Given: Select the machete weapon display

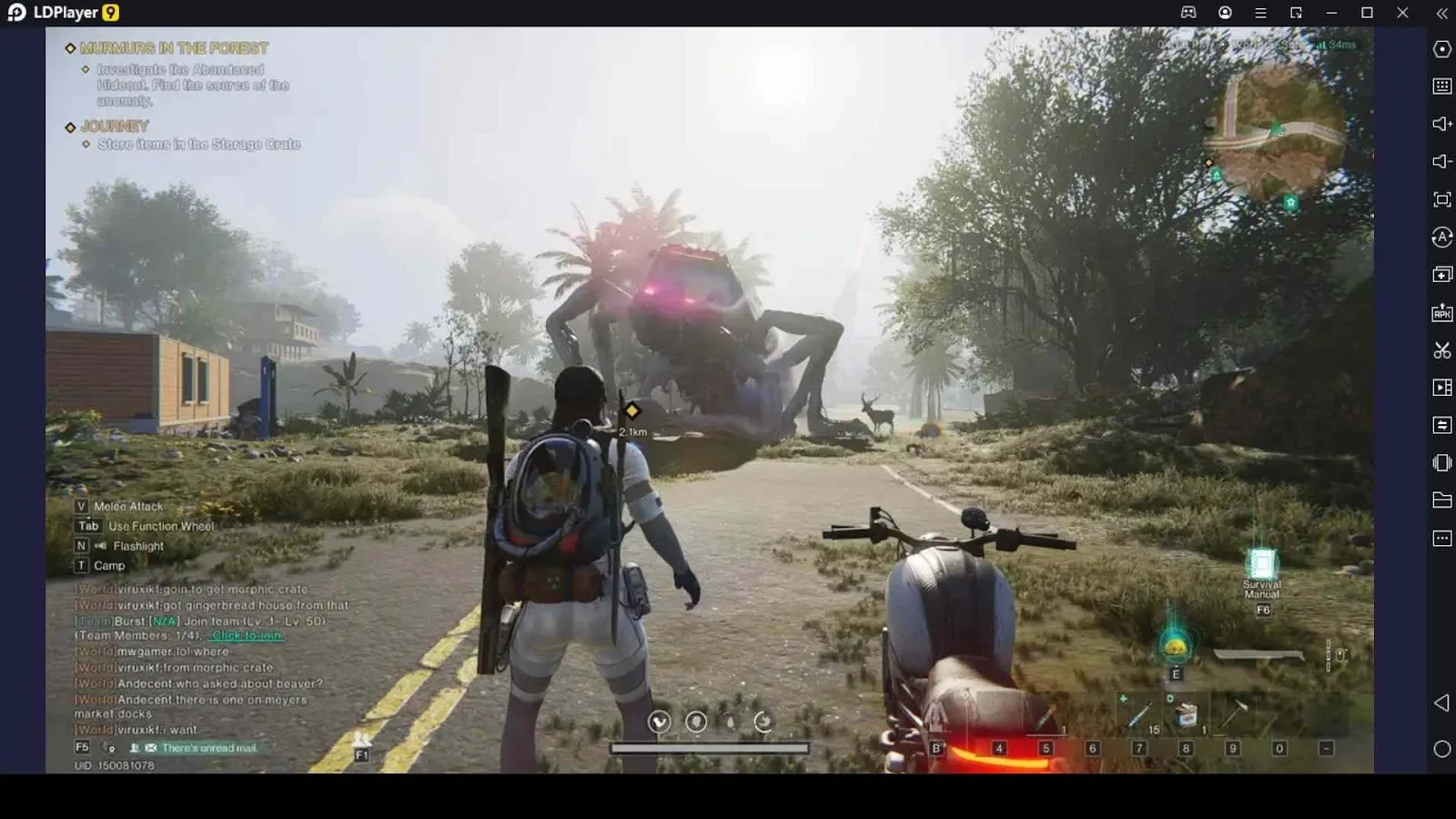Looking at the screenshot, I should pos(1260,655).
